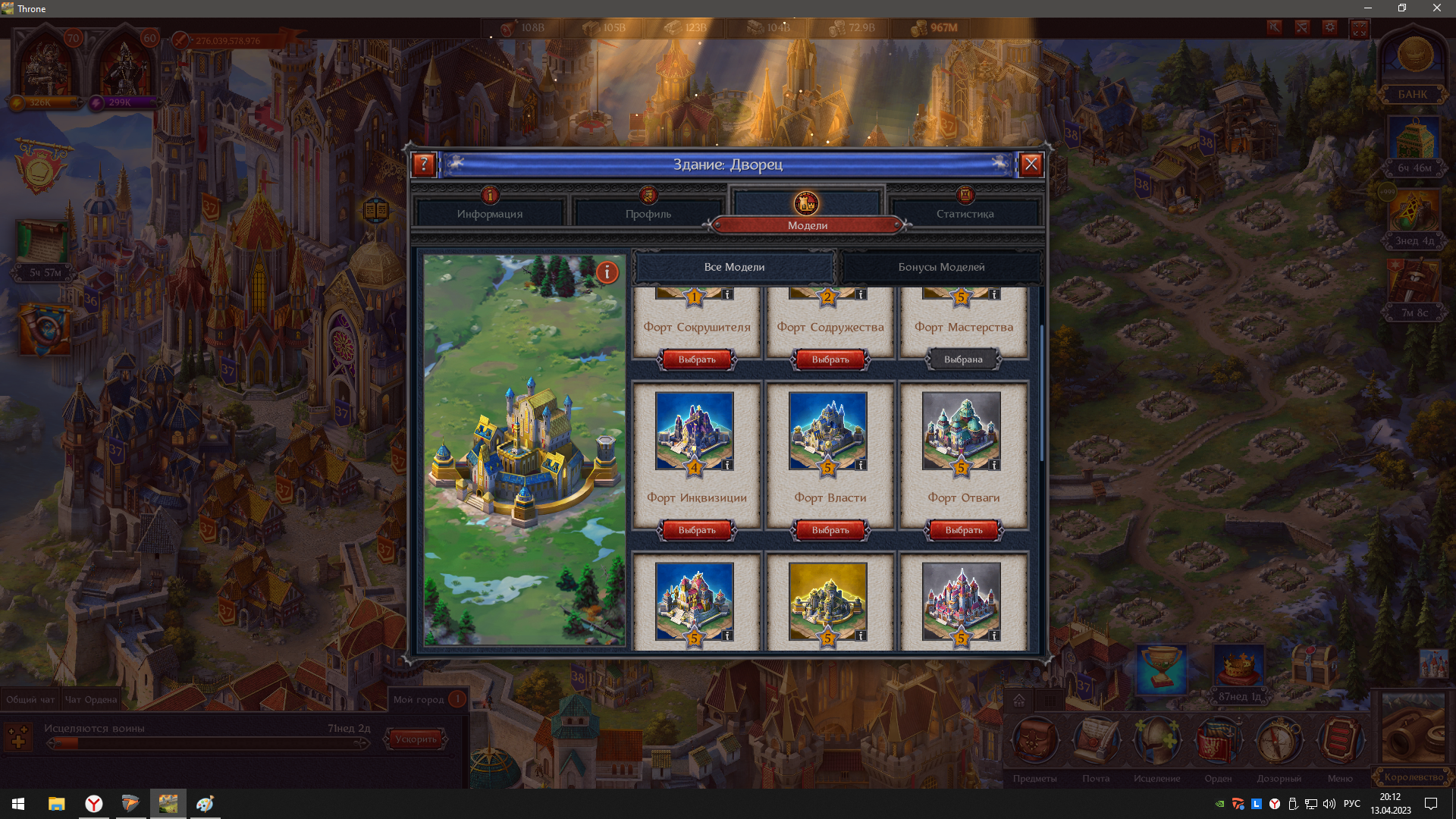Open the Орден banner icon
This screenshot has height=819, width=1456.
(x=1219, y=739)
